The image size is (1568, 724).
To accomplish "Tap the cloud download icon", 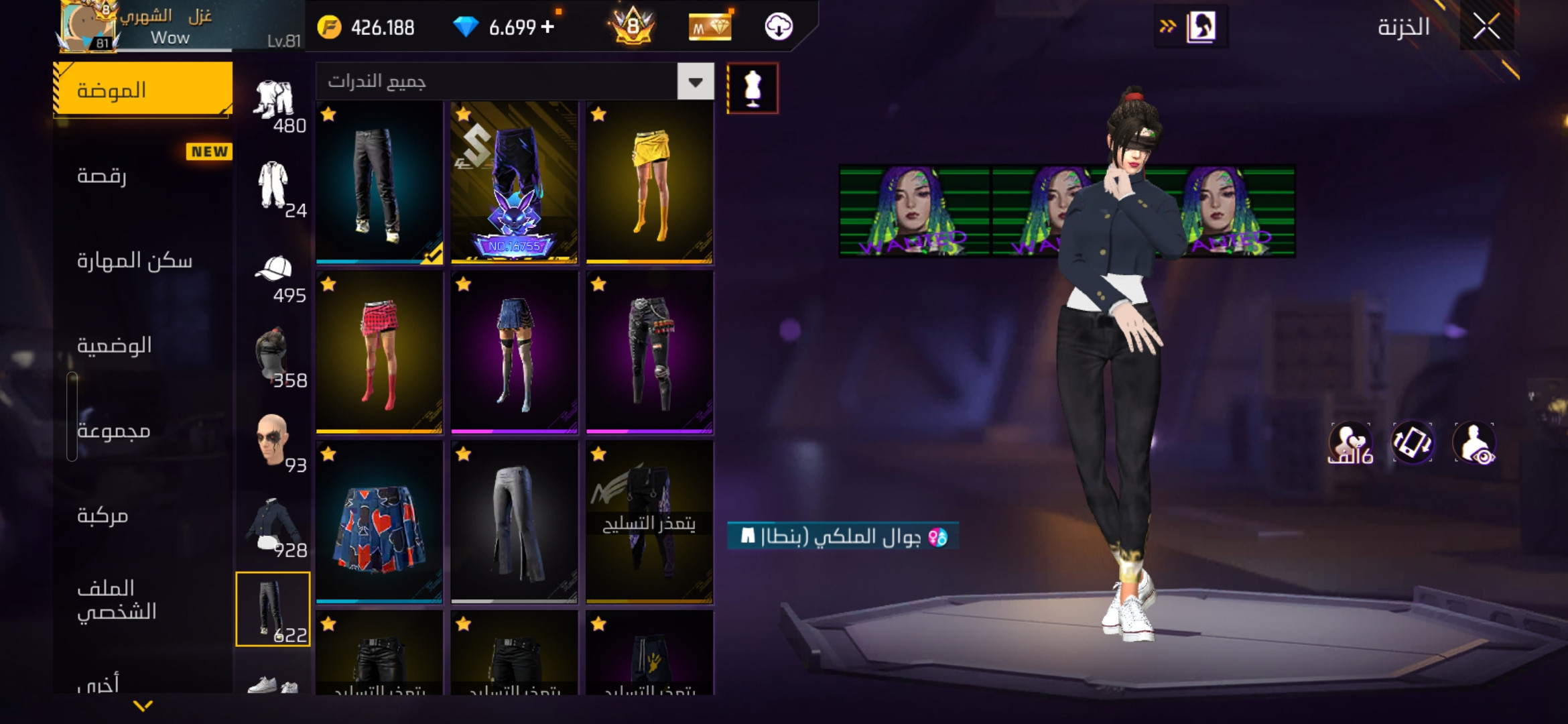I will click(779, 27).
